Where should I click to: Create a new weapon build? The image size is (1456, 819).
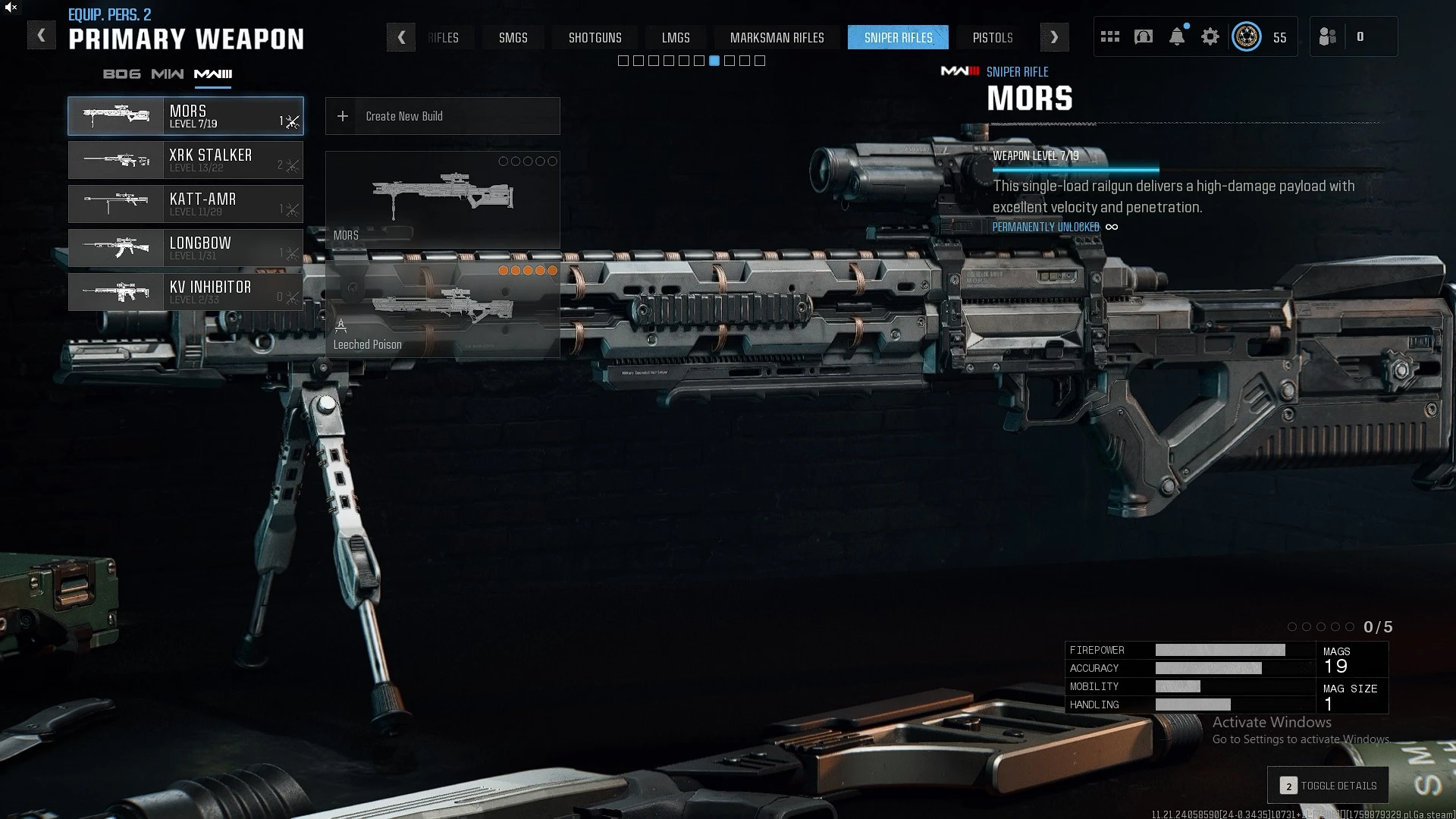[x=442, y=116]
